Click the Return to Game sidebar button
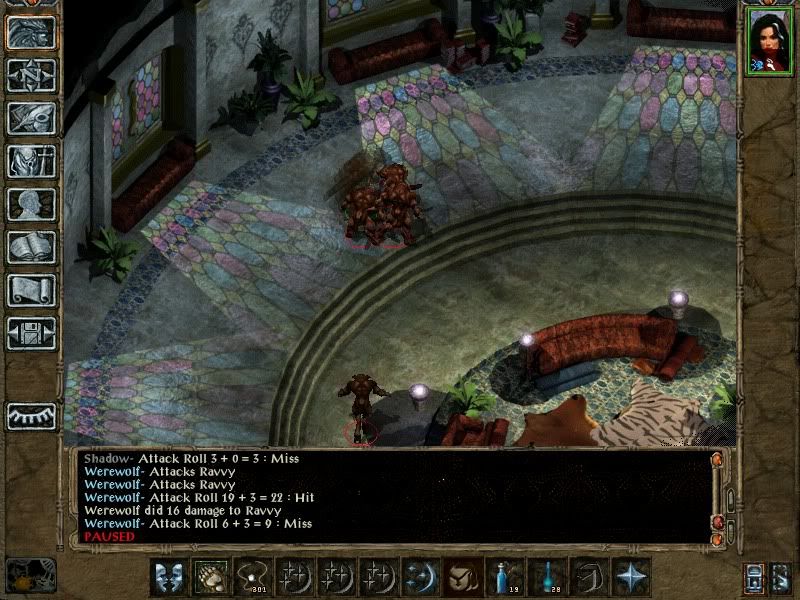The height and width of the screenshot is (600, 800). tap(31, 32)
